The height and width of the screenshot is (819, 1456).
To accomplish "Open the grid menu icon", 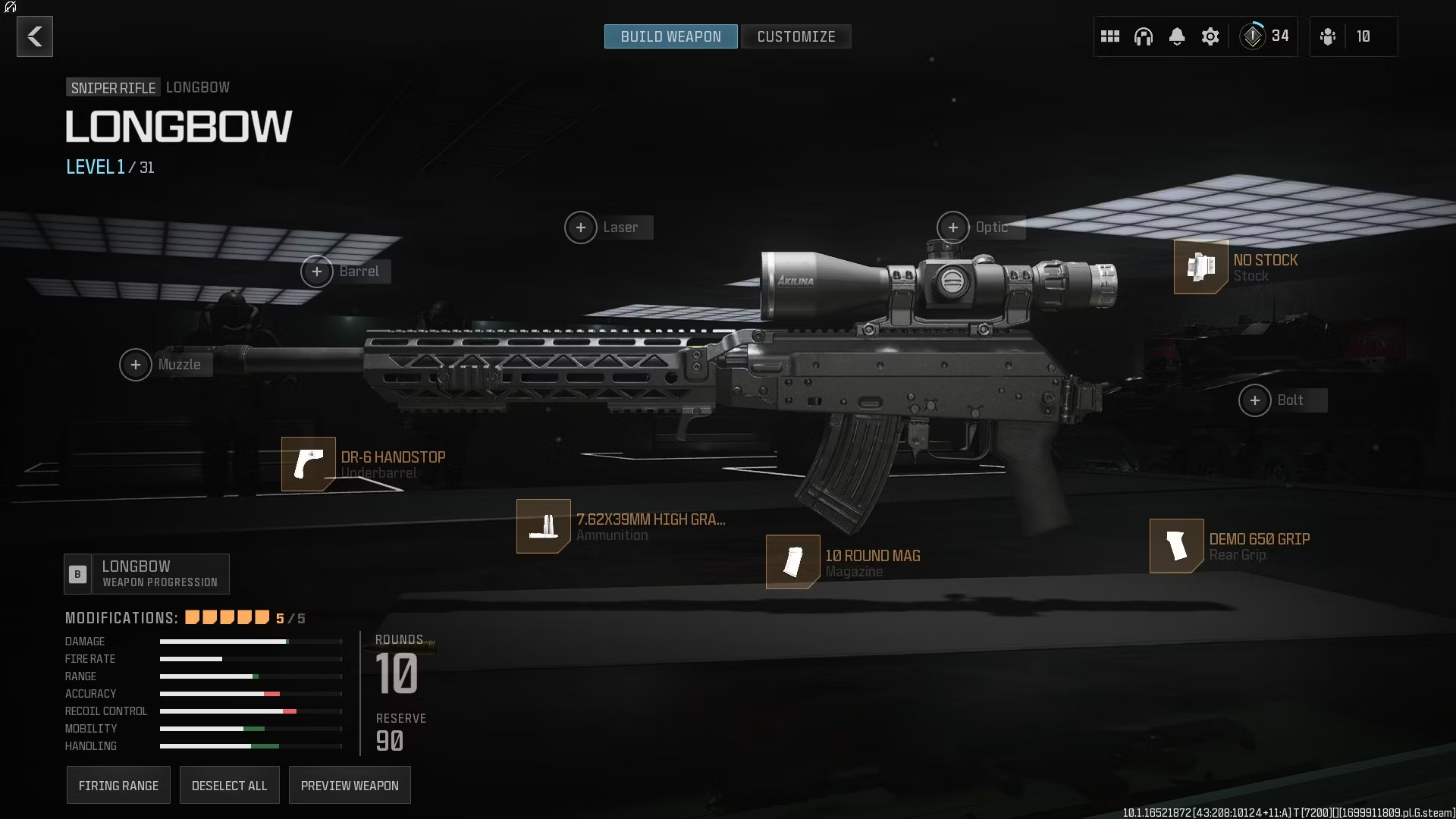I will (1110, 36).
